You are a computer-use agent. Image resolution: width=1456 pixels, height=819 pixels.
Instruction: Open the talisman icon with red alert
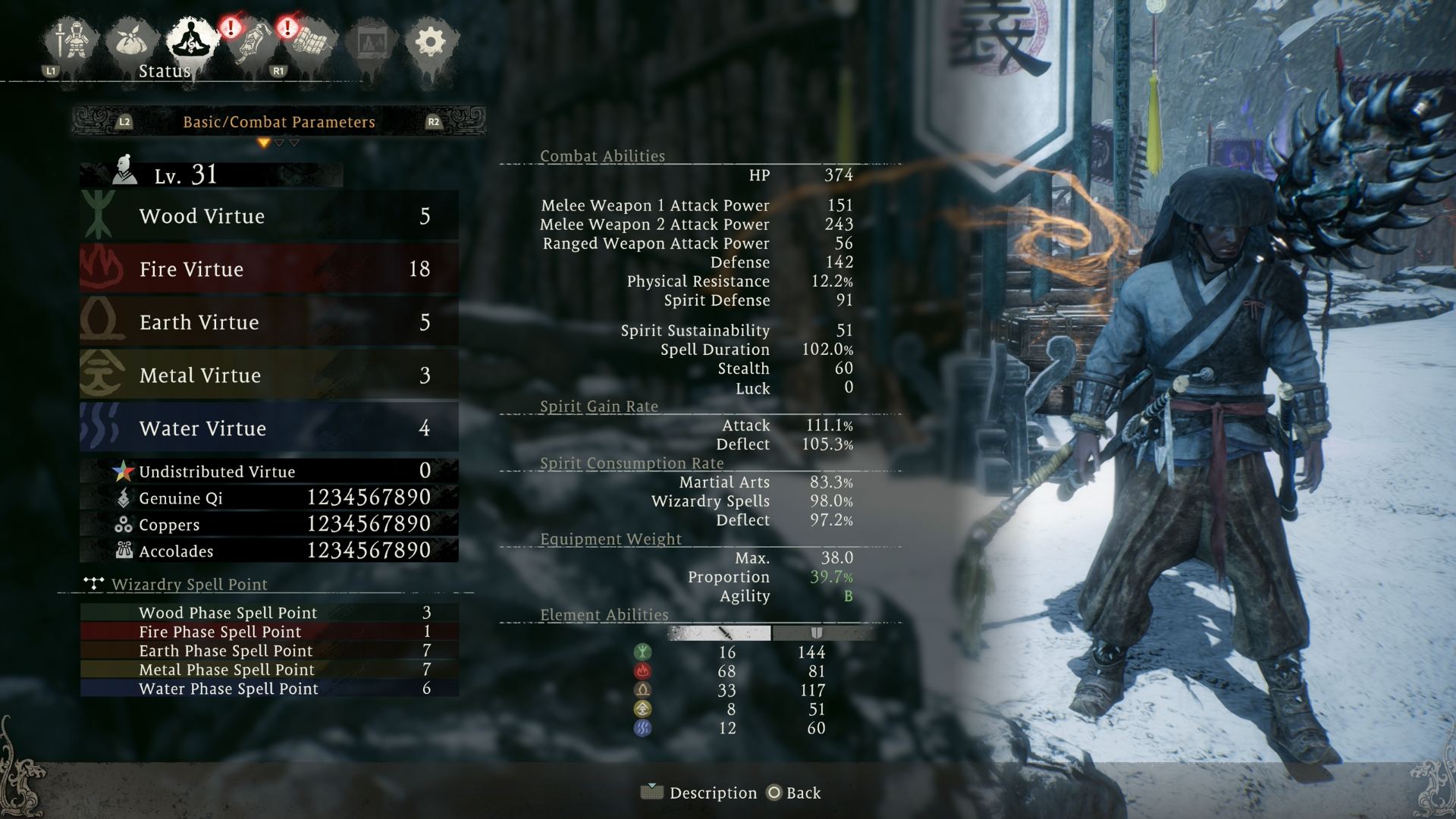pos(254,42)
